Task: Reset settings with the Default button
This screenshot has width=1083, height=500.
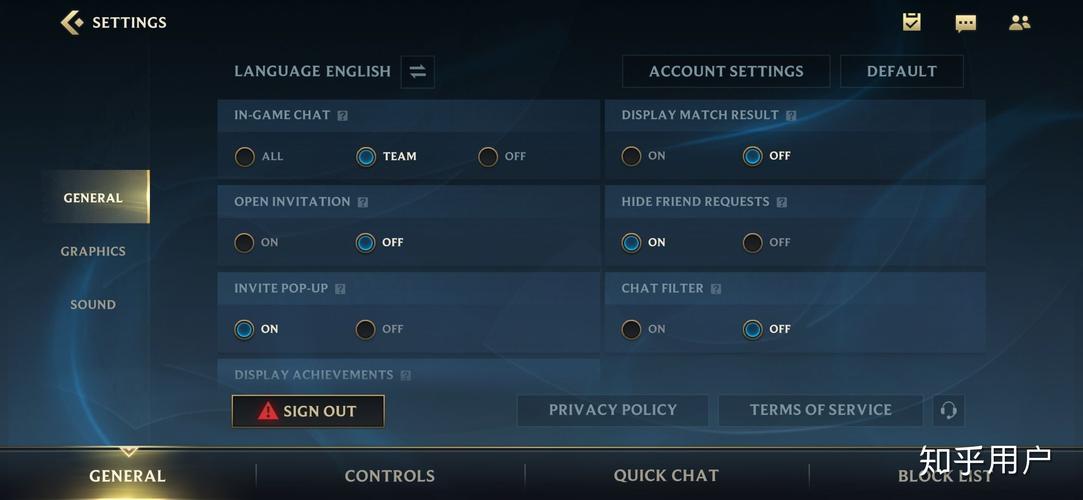Action: click(x=901, y=71)
